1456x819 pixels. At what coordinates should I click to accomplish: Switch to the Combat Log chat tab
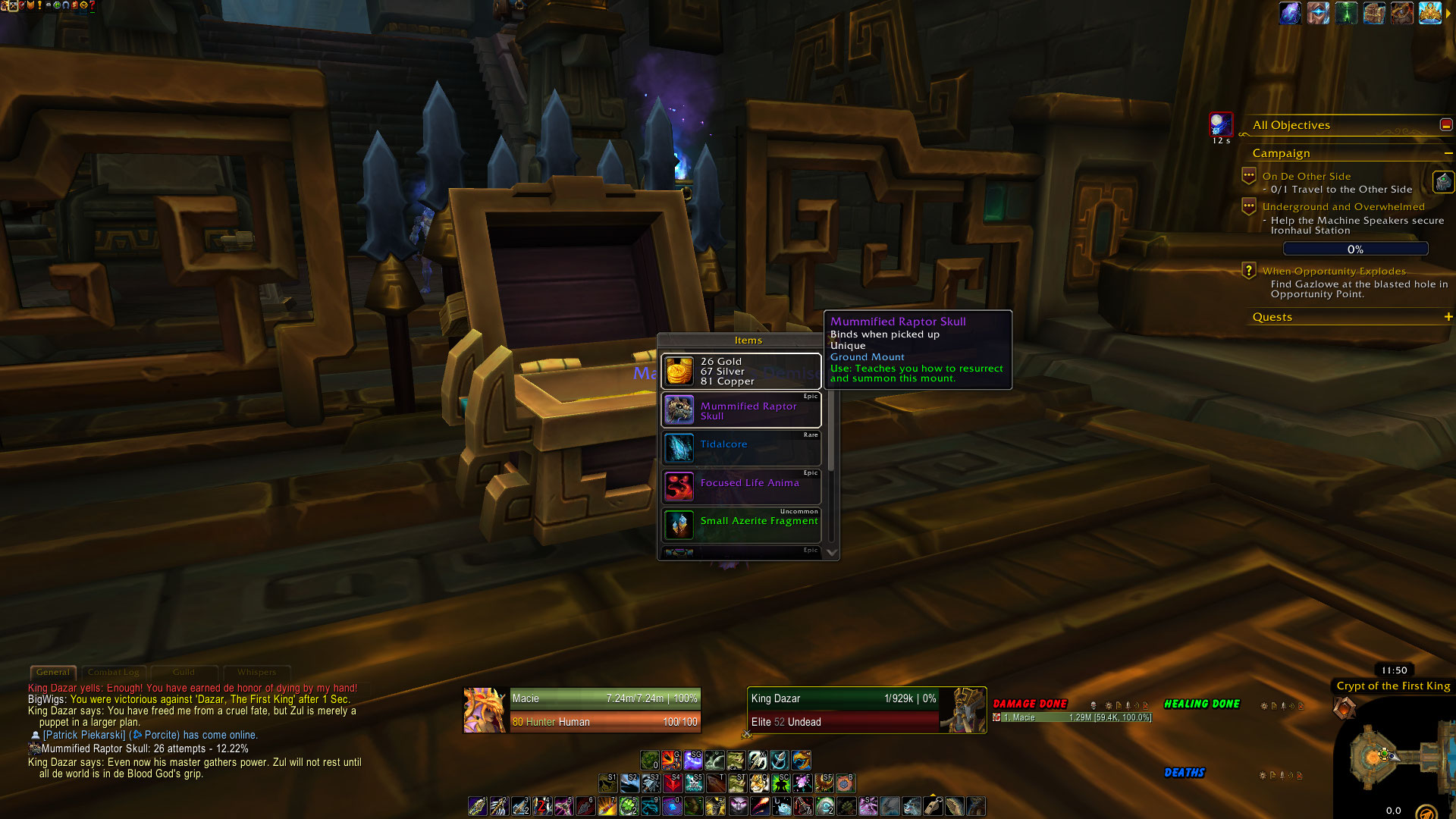(114, 673)
